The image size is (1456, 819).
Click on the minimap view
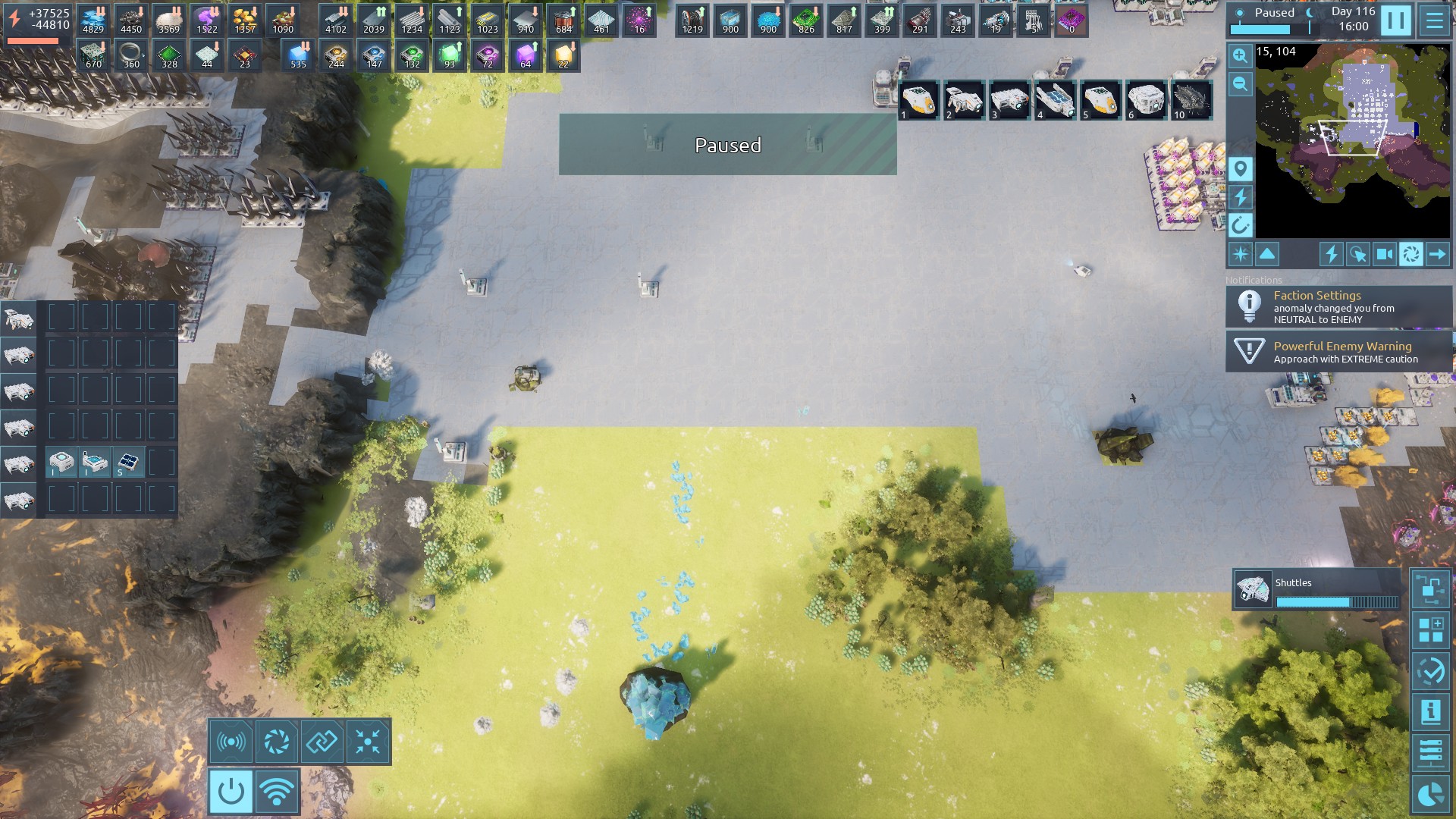pyautogui.click(x=1352, y=140)
